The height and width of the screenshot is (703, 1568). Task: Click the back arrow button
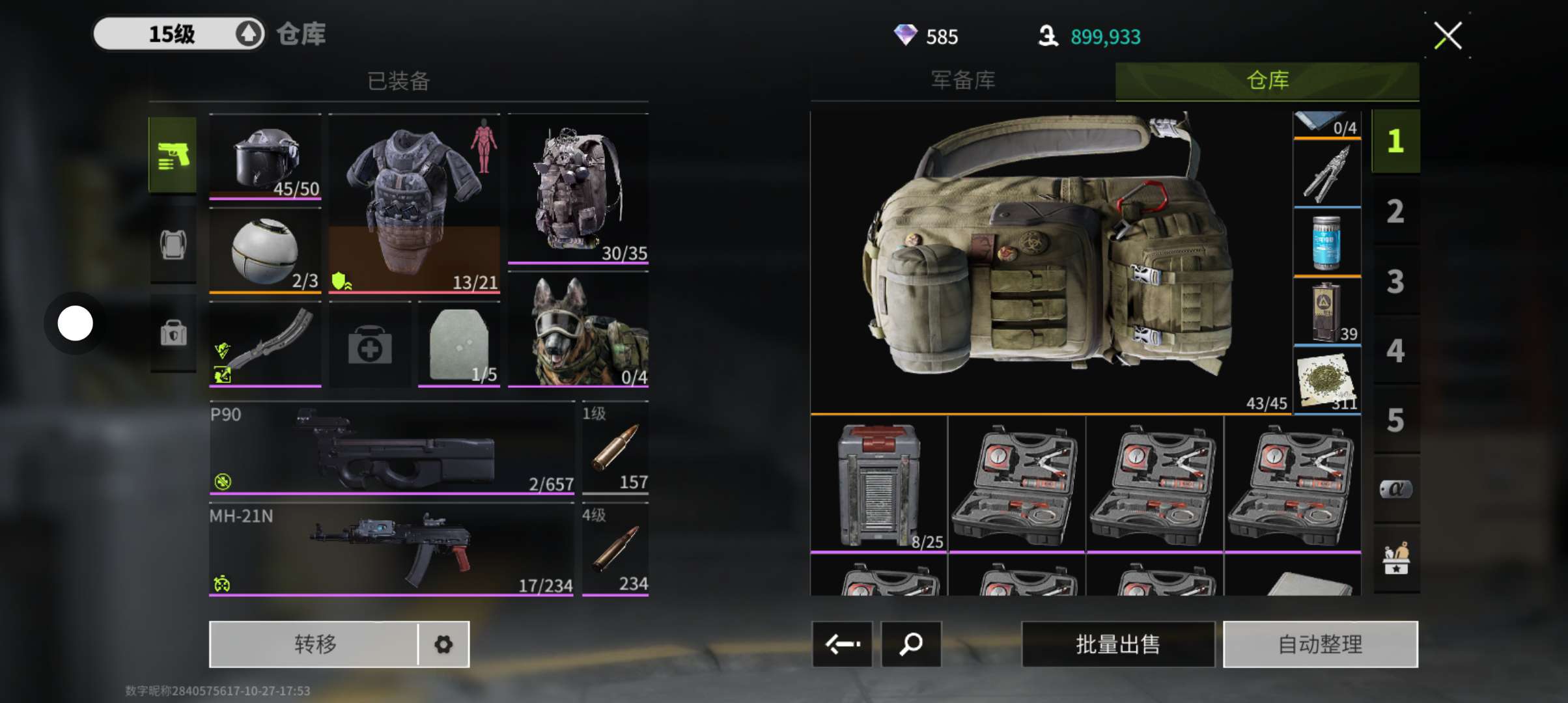pos(842,644)
